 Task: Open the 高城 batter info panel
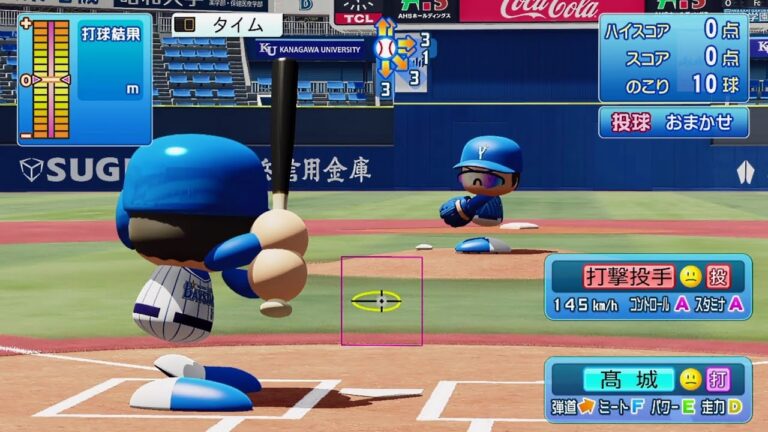[x=647, y=389]
